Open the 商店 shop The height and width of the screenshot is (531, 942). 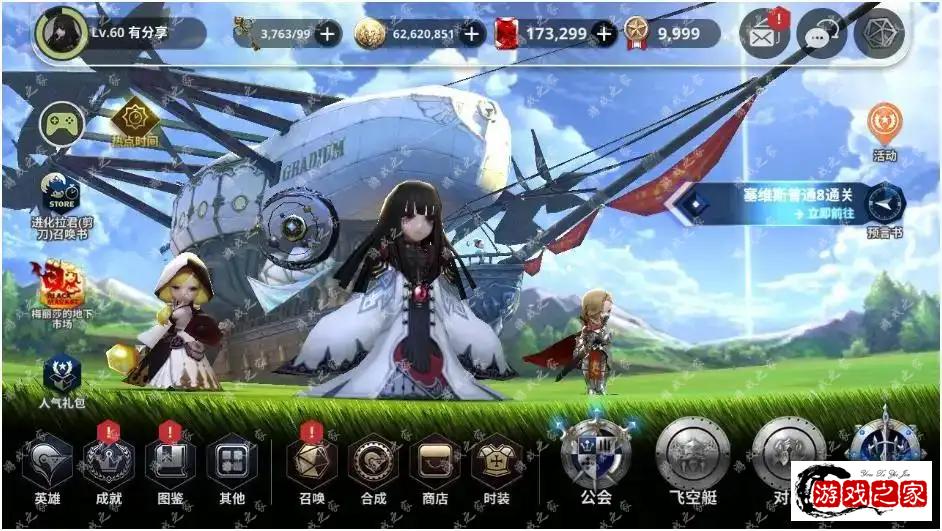(435, 462)
